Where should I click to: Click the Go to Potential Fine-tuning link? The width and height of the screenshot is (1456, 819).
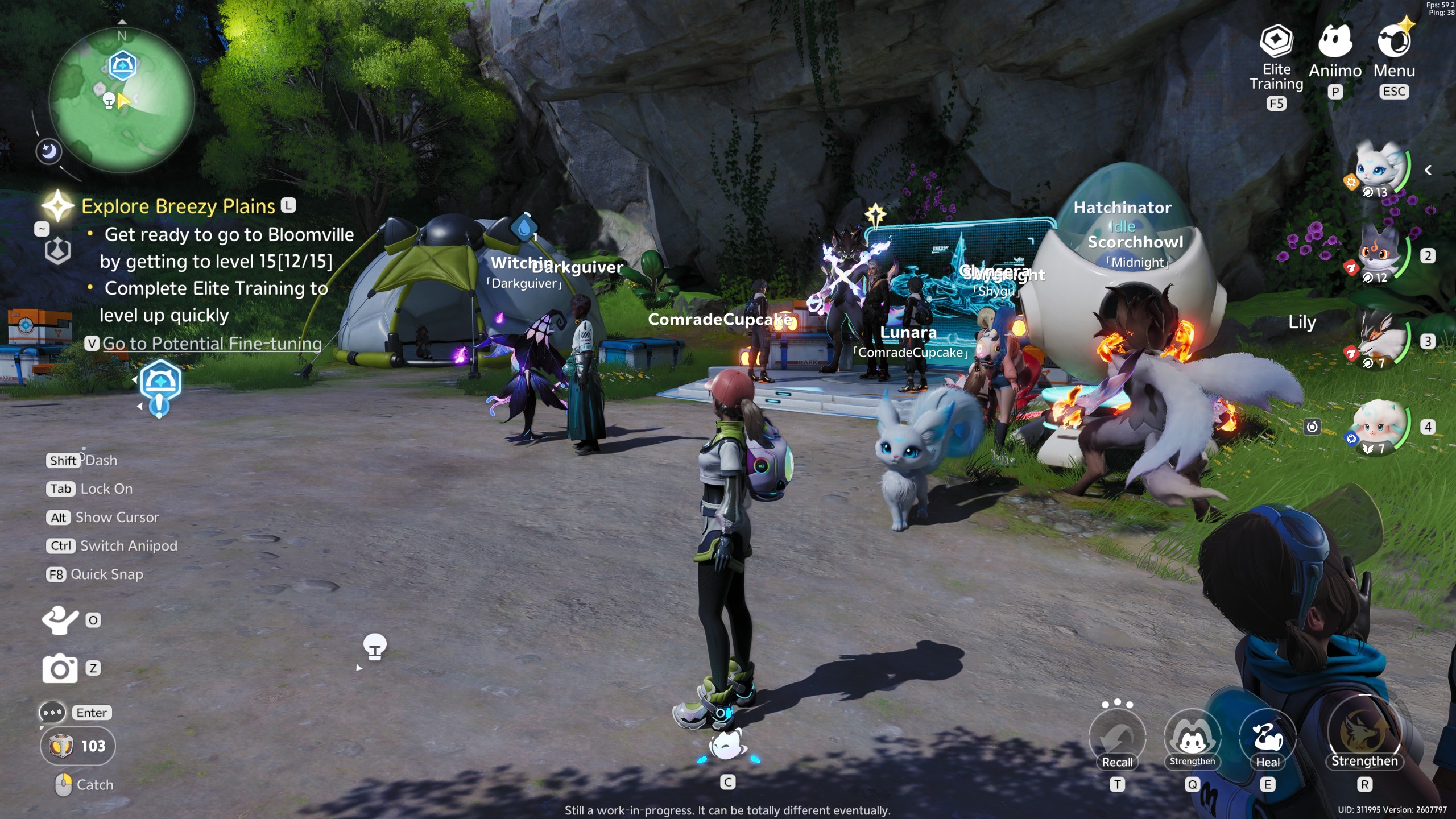[211, 344]
